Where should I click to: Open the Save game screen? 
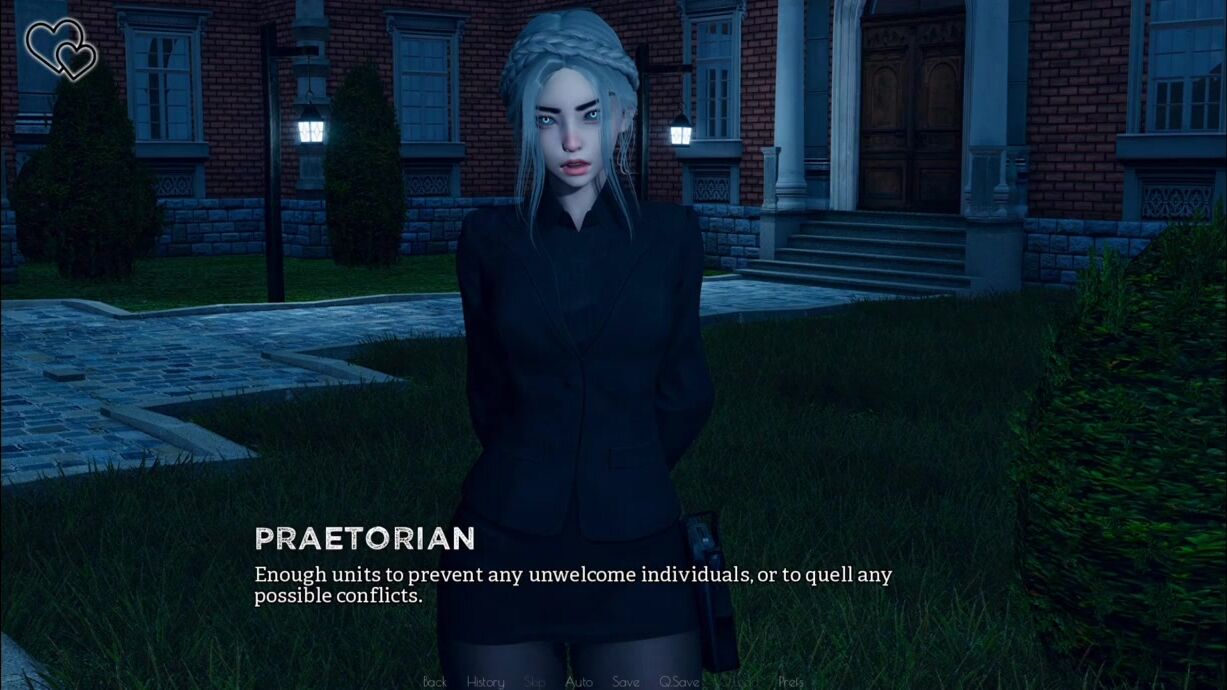tap(626, 682)
